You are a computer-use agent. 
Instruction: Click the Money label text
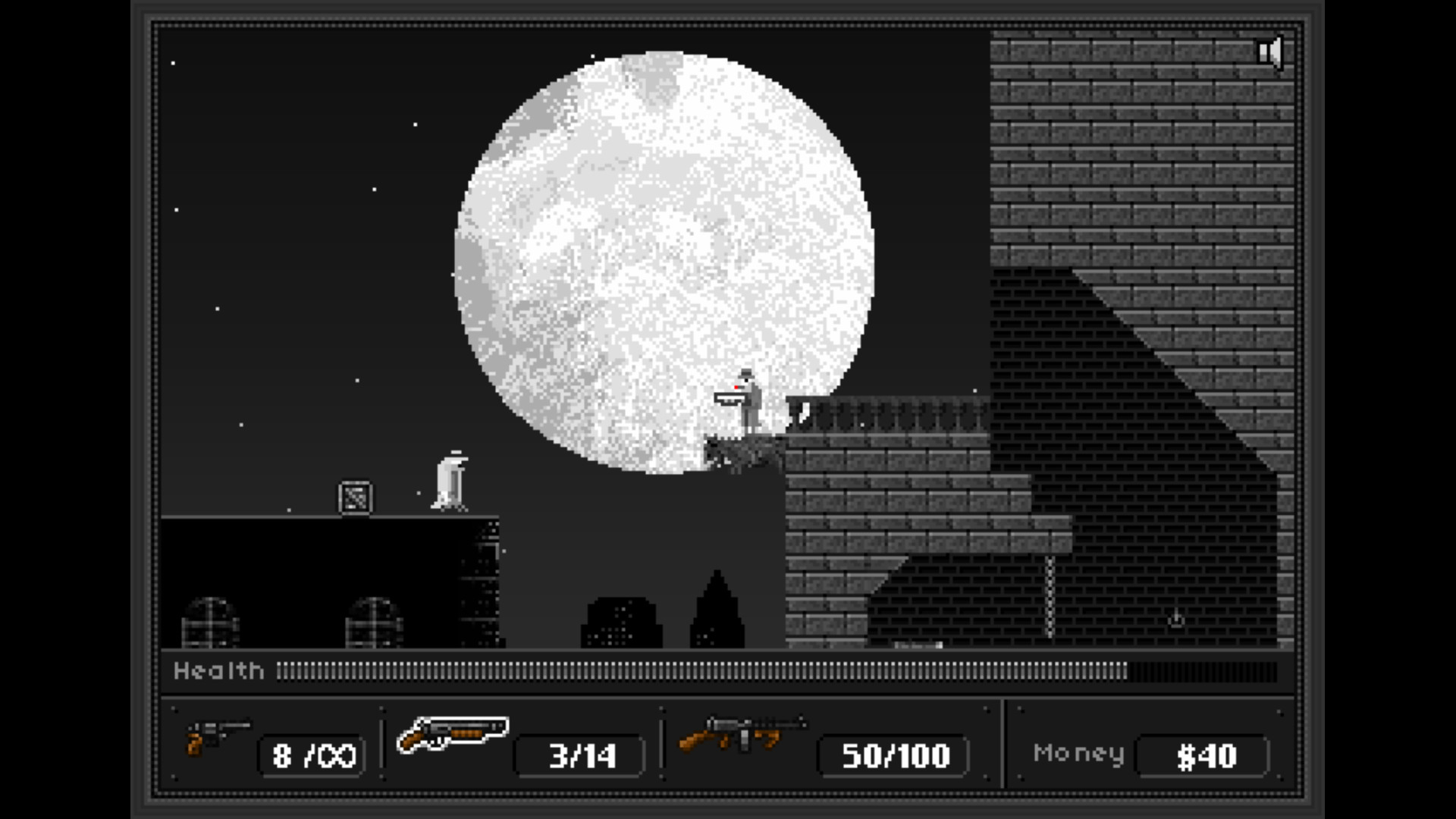1078,753
